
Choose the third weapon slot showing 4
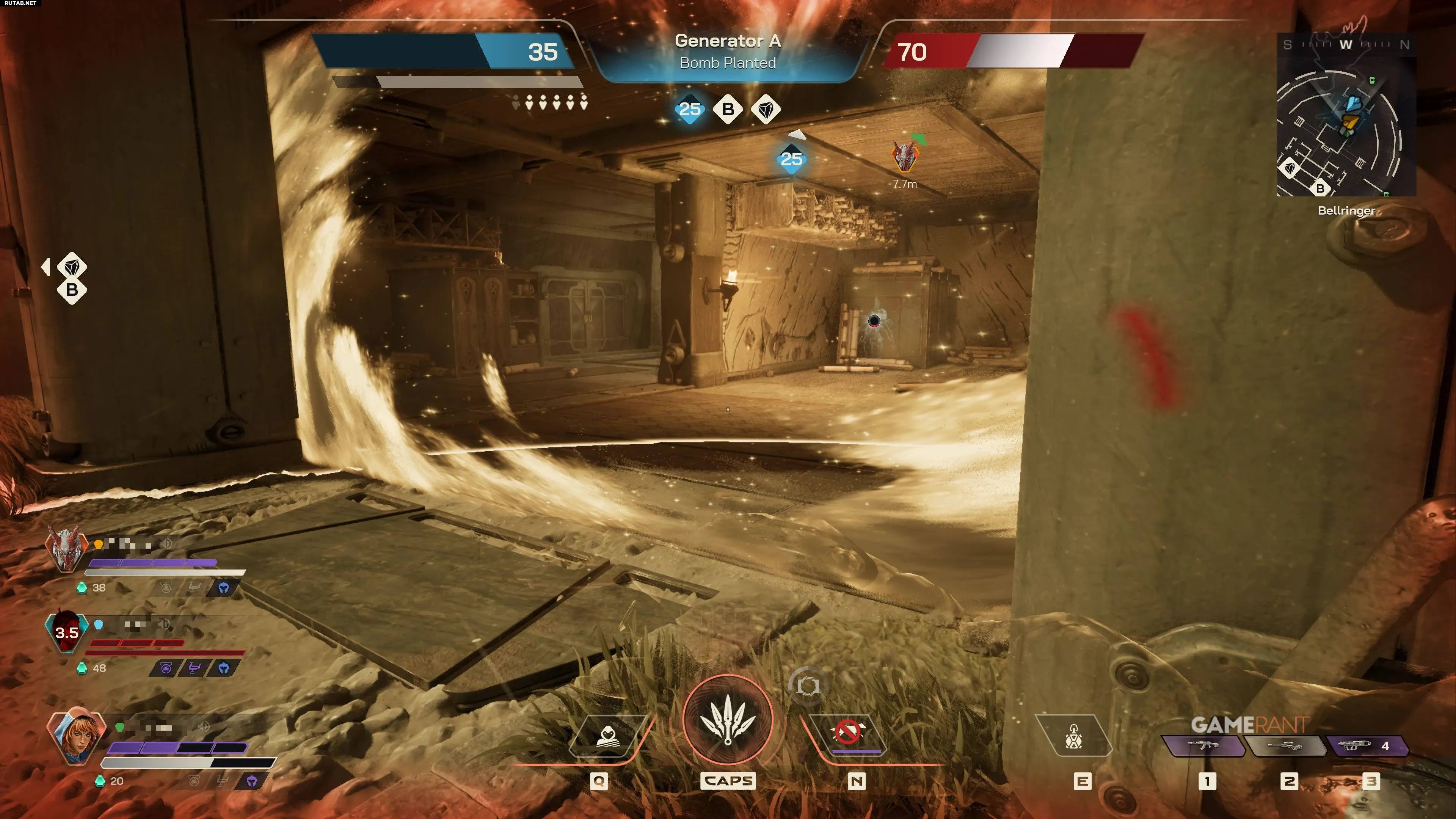click(x=1367, y=746)
